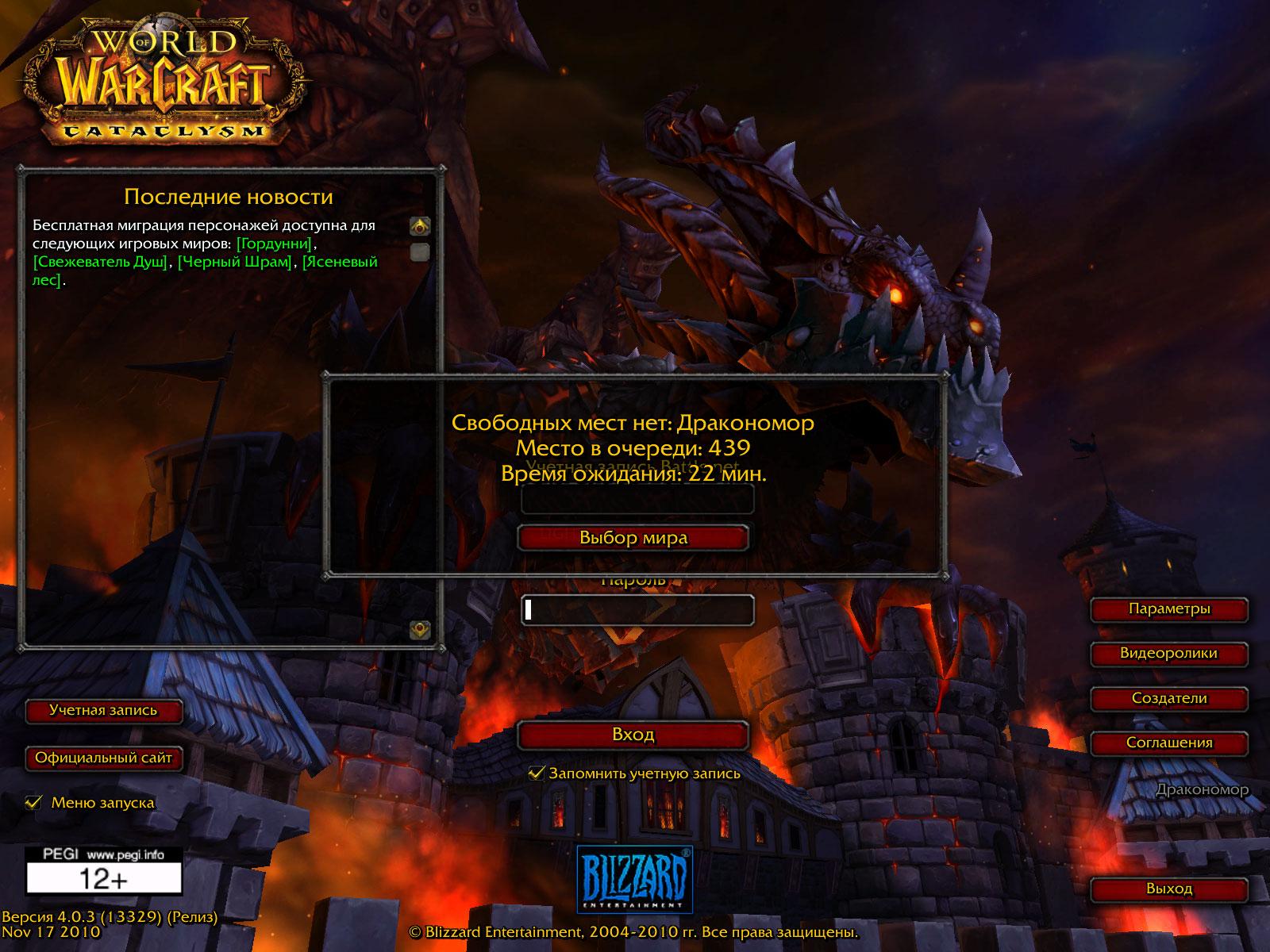Toggle the "Меню запуска" launcher checkbox
The image size is (1270, 952).
pos(33,802)
